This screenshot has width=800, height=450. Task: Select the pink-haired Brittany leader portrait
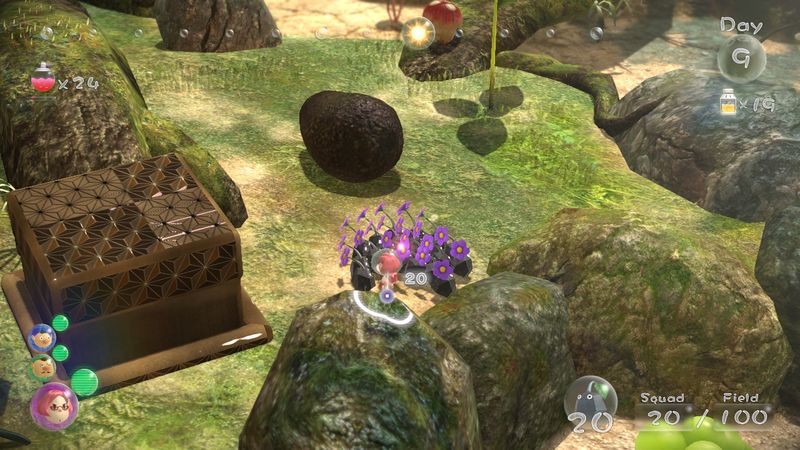pyautogui.click(x=53, y=405)
